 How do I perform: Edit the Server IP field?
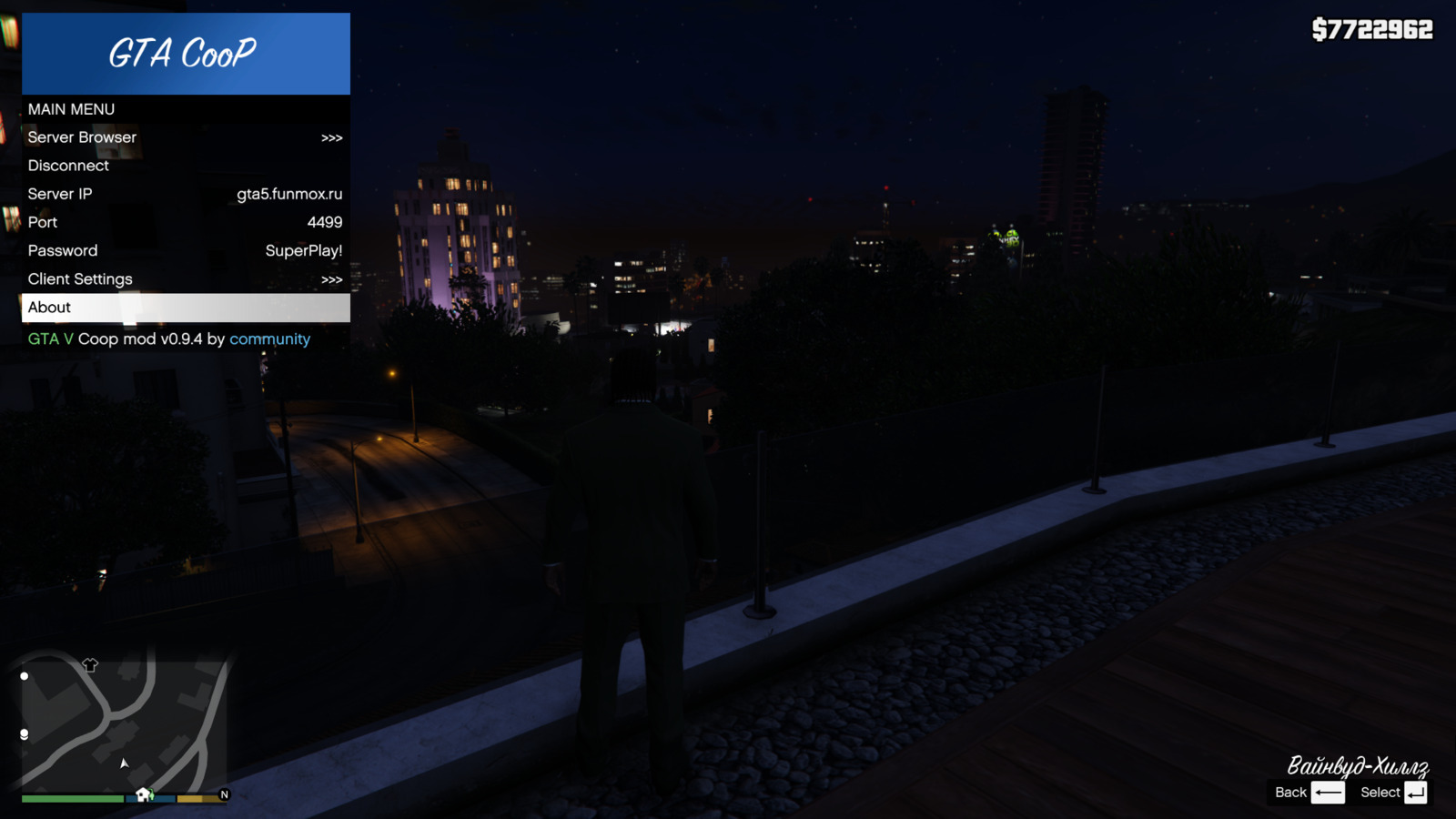(185, 194)
